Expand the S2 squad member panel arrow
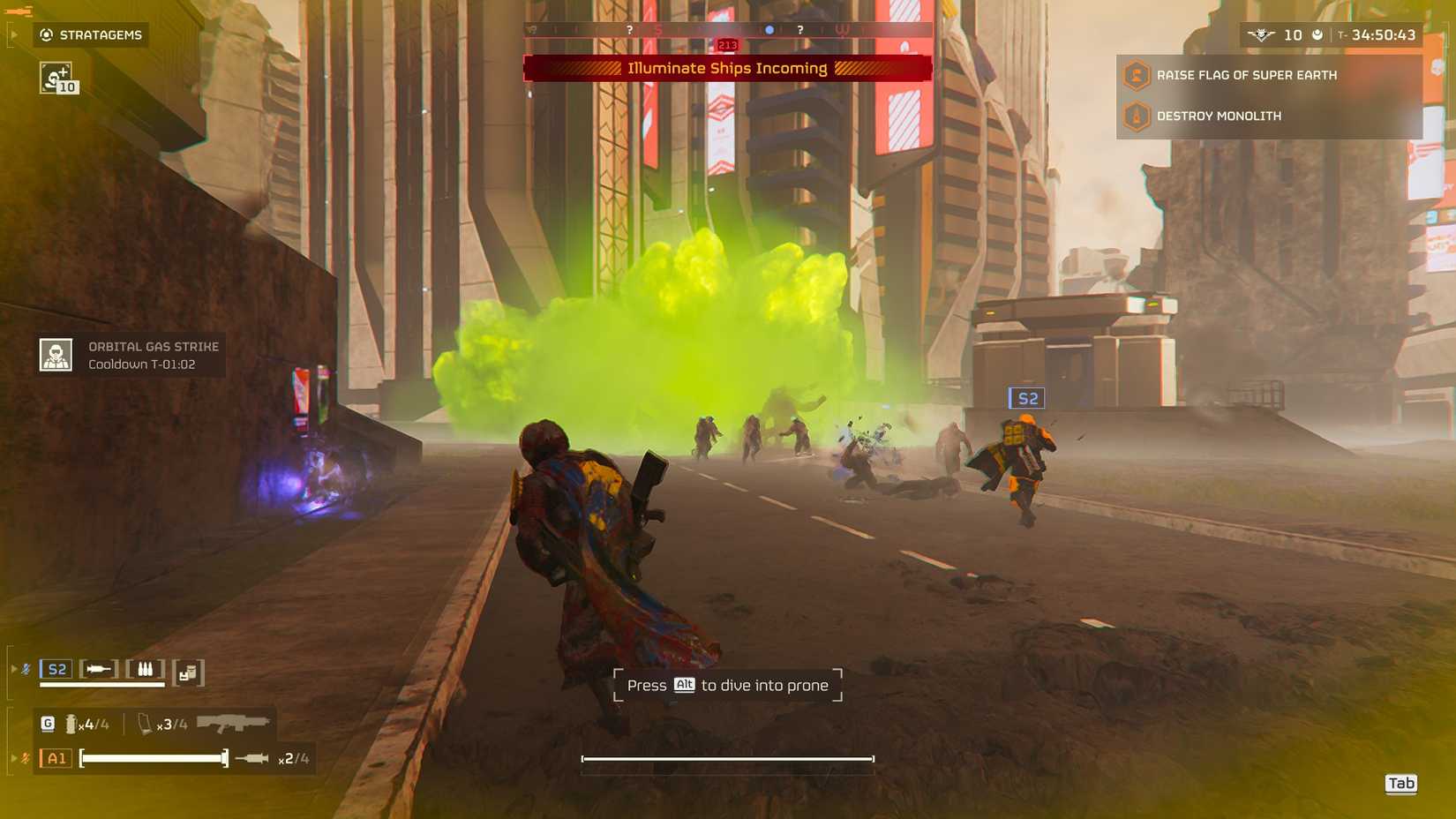This screenshot has width=1456, height=819. pos(13,668)
